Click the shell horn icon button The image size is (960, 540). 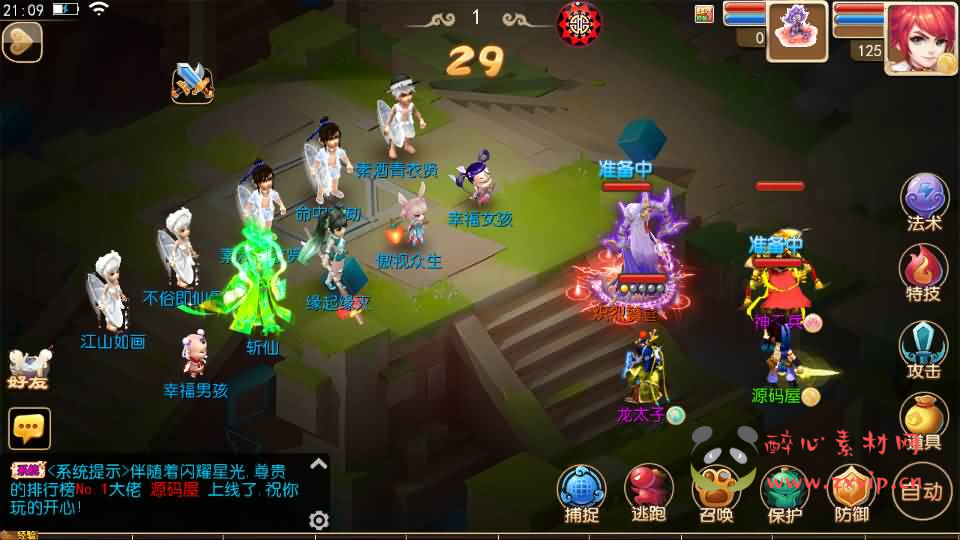21,41
